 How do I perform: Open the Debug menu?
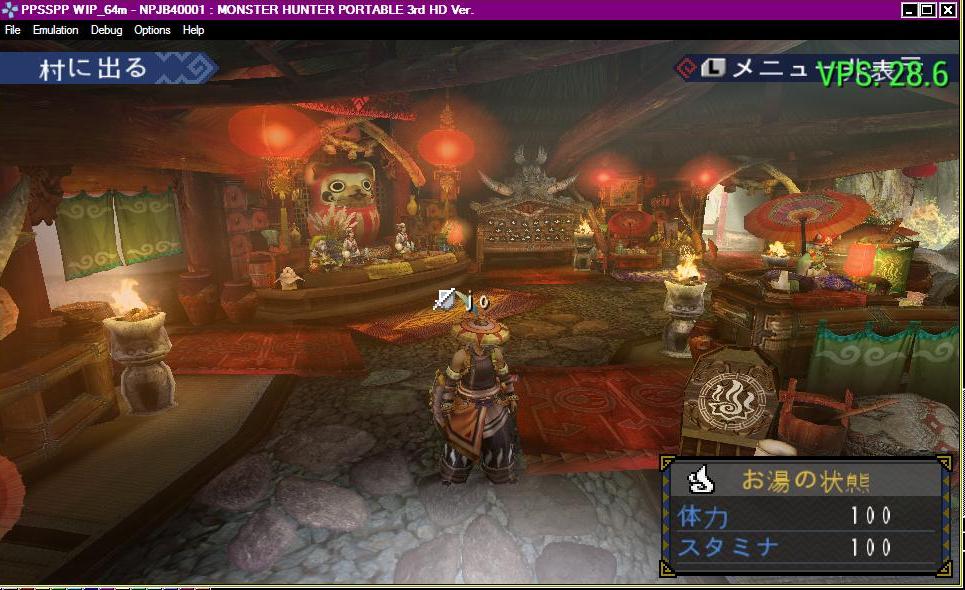(106, 30)
